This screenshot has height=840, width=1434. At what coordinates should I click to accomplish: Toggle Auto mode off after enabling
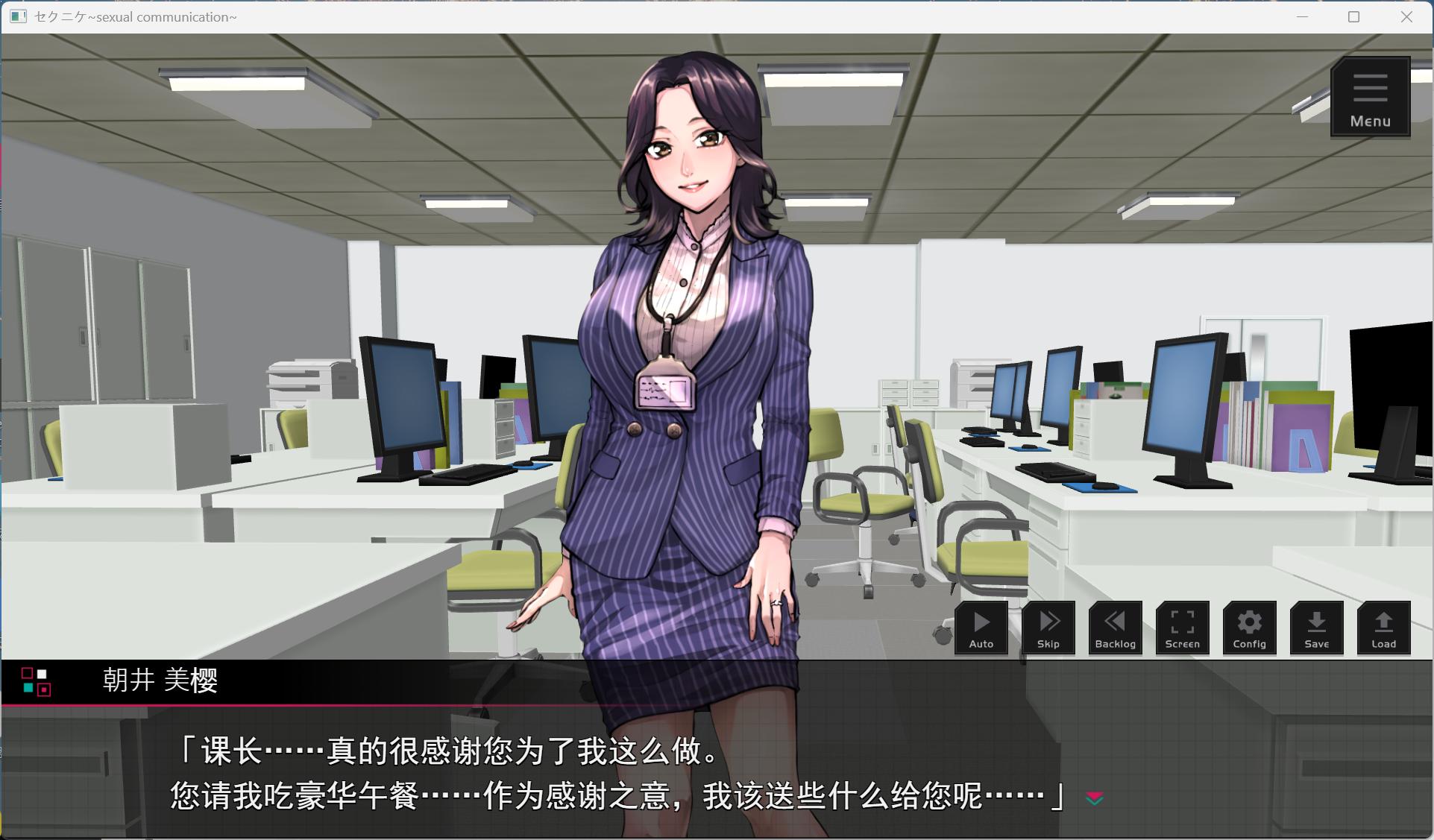[981, 628]
